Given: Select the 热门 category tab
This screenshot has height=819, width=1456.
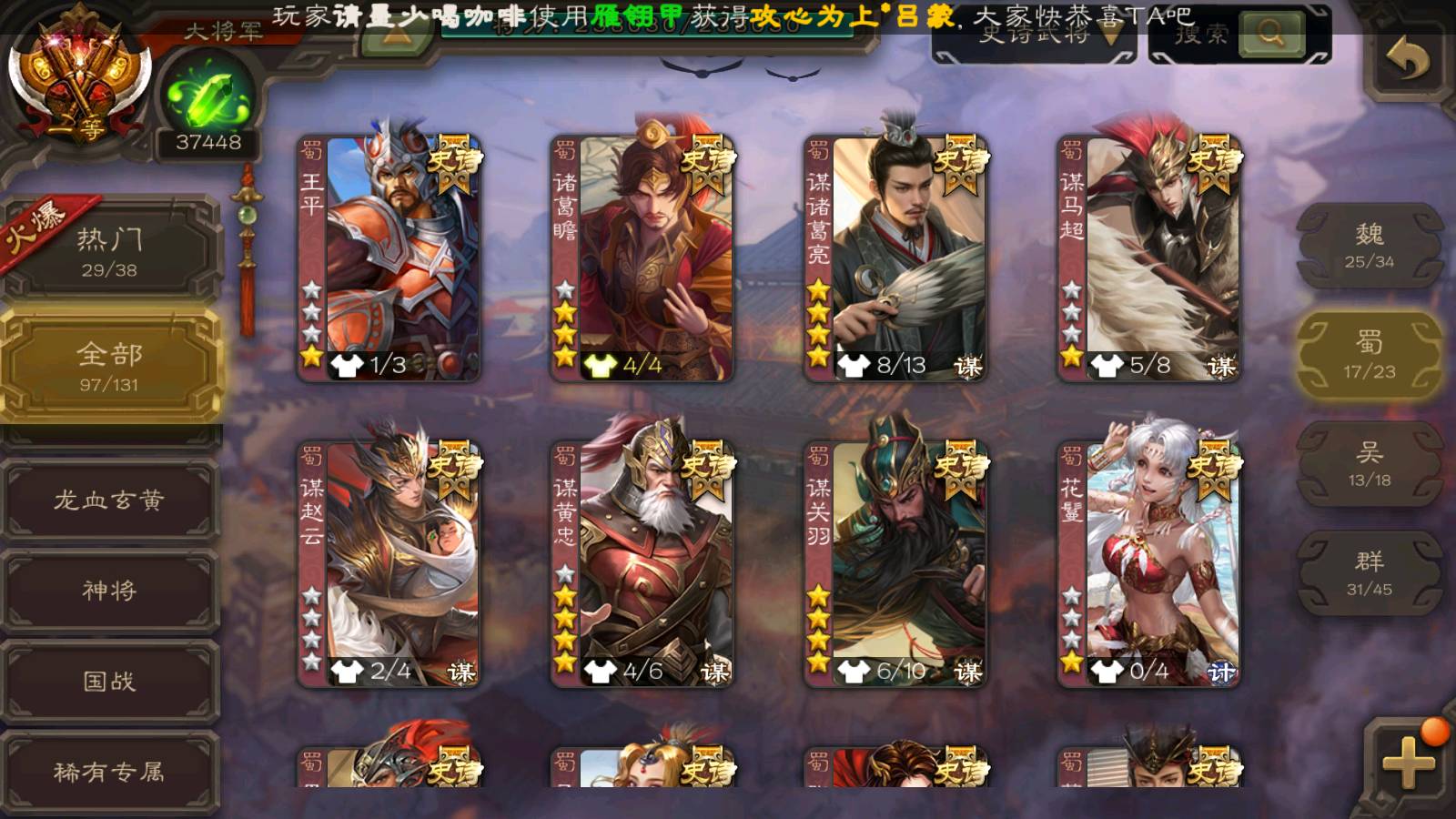Looking at the screenshot, I should tap(109, 251).
